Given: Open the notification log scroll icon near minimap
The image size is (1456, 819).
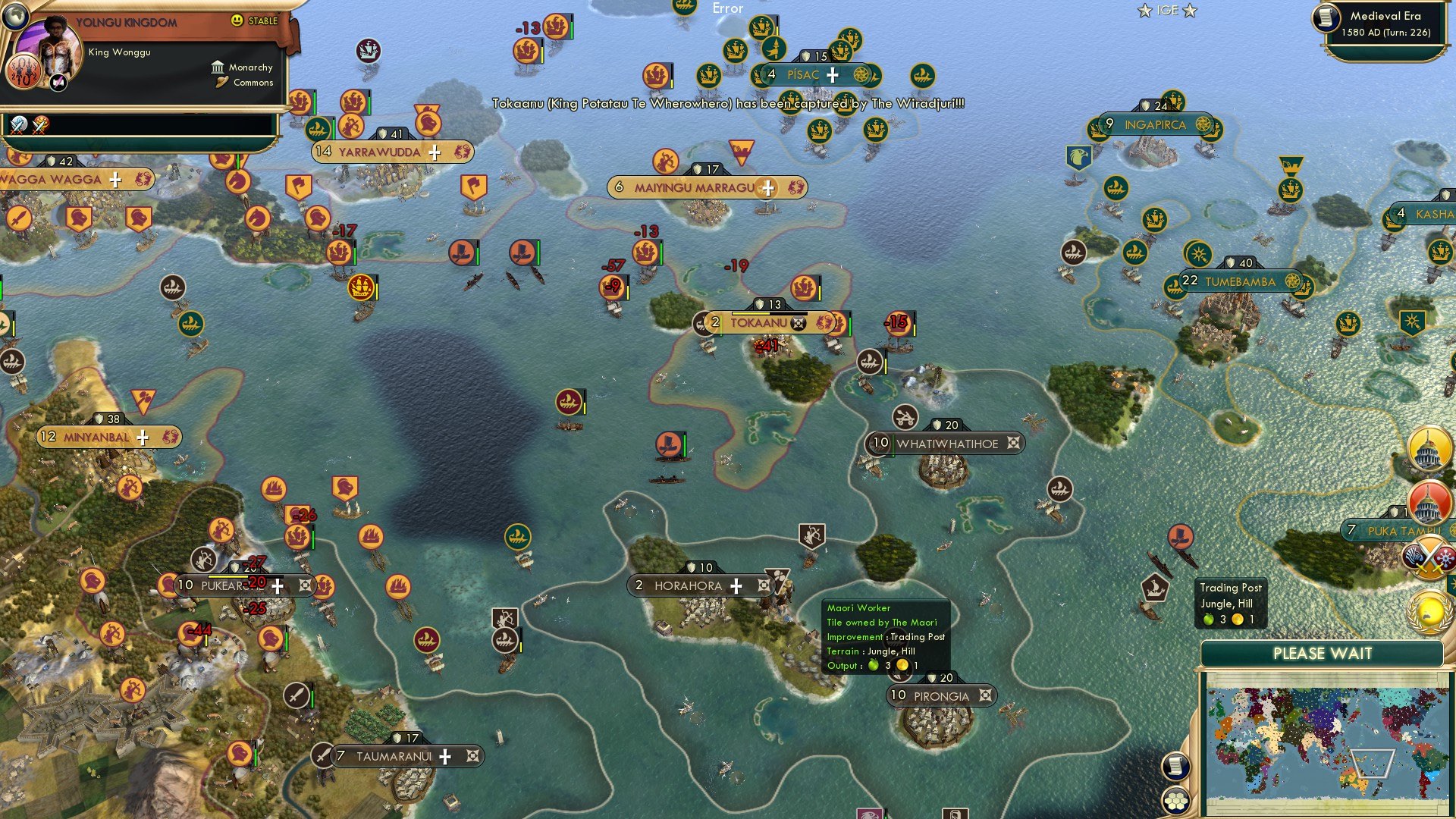Looking at the screenshot, I should point(1175,767).
